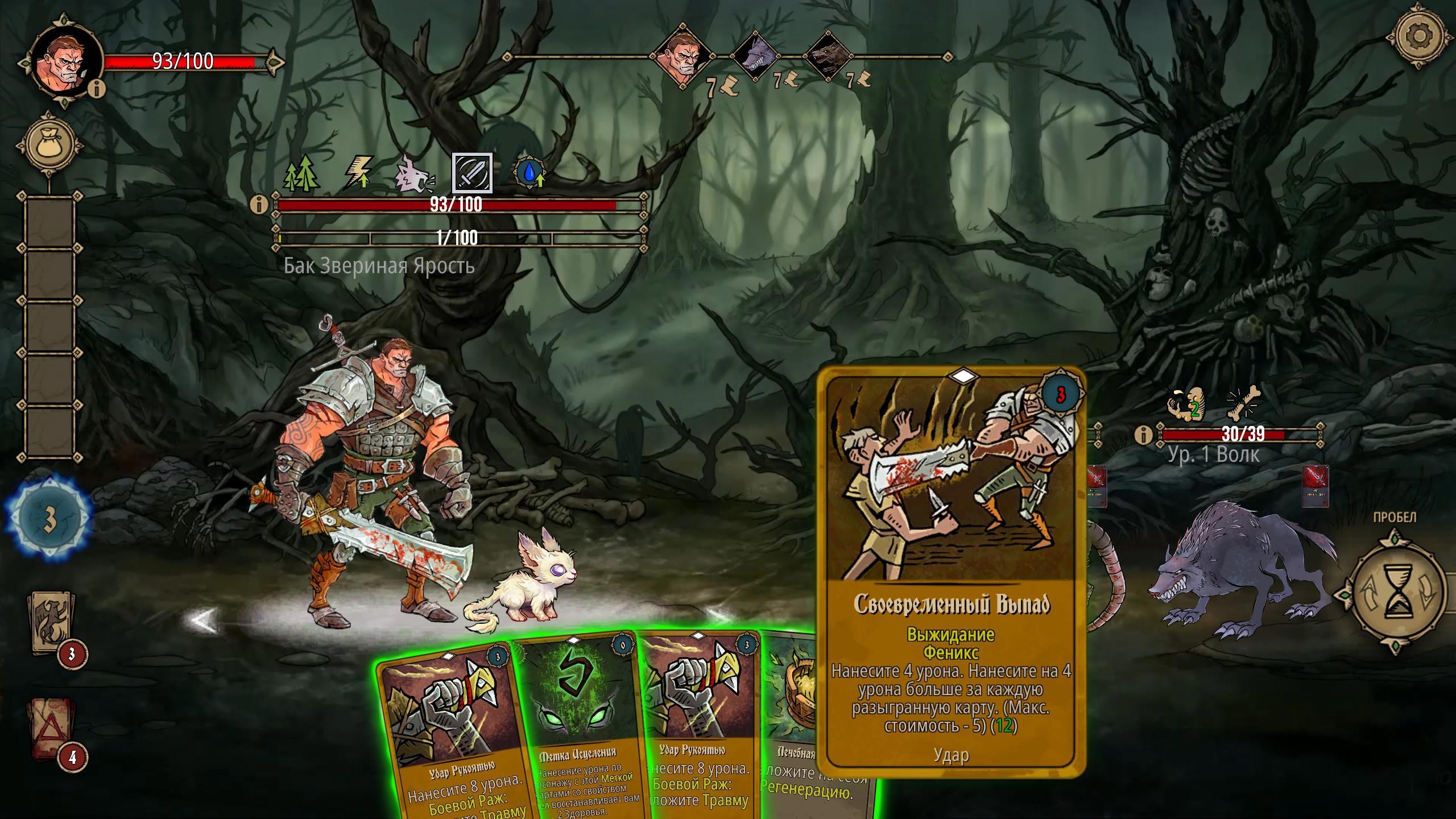
Task: Inspect the lightning bolt buff icon
Action: [359, 173]
